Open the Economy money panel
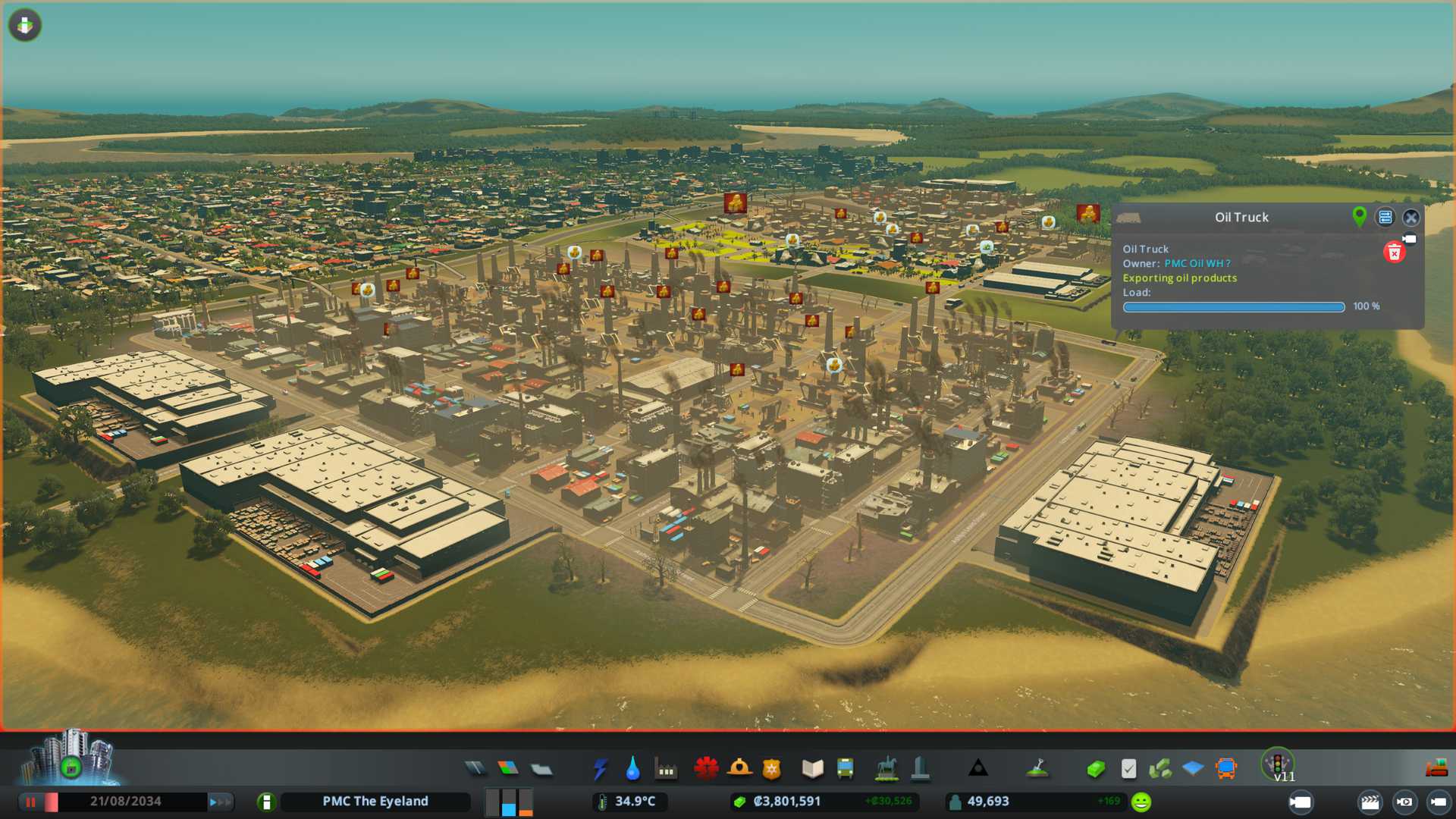The height and width of the screenshot is (819, 1456). click(x=1095, y=769)
